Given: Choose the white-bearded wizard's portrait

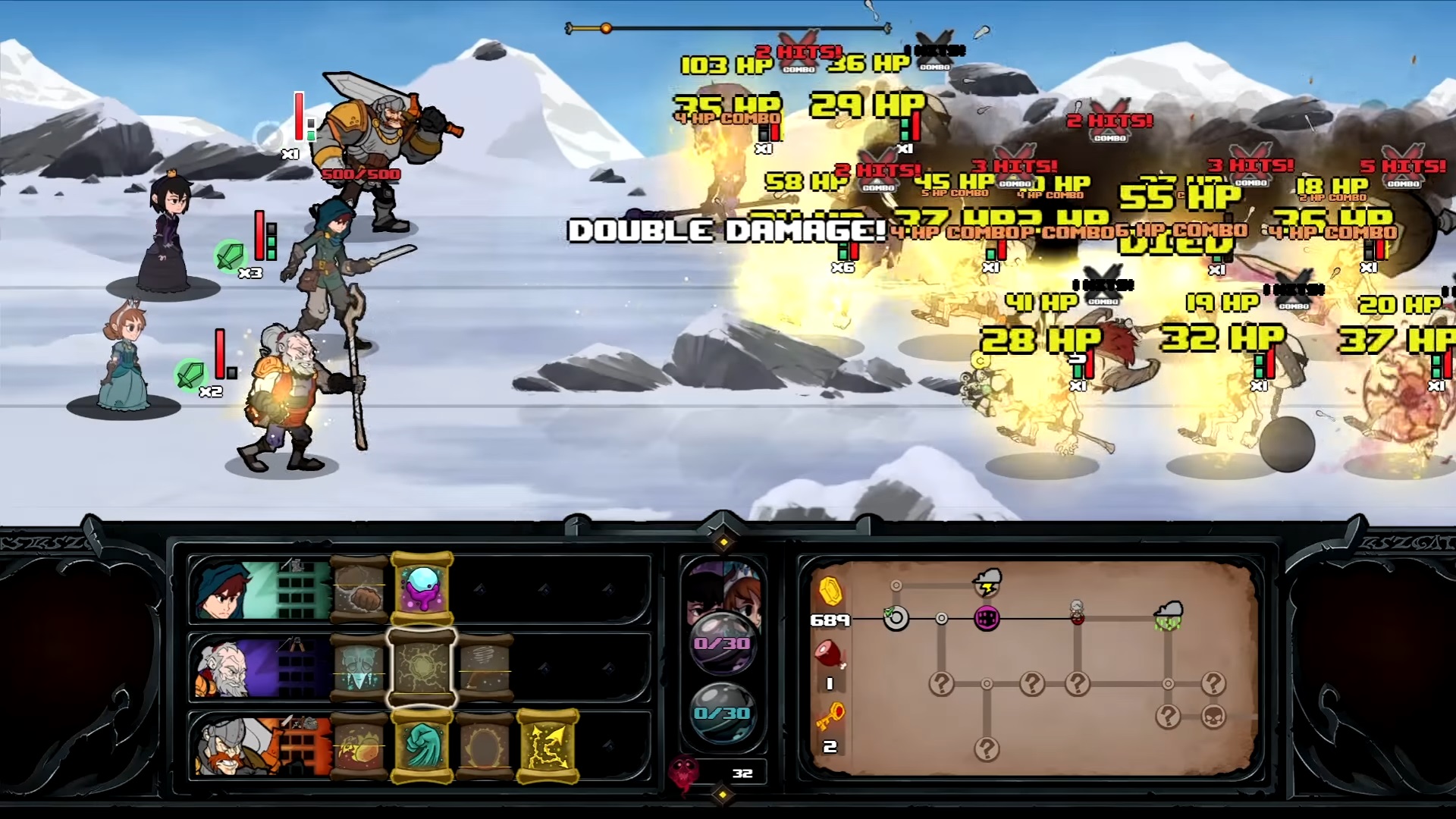Looking at the screenshot, I should (x=227, y=669).
